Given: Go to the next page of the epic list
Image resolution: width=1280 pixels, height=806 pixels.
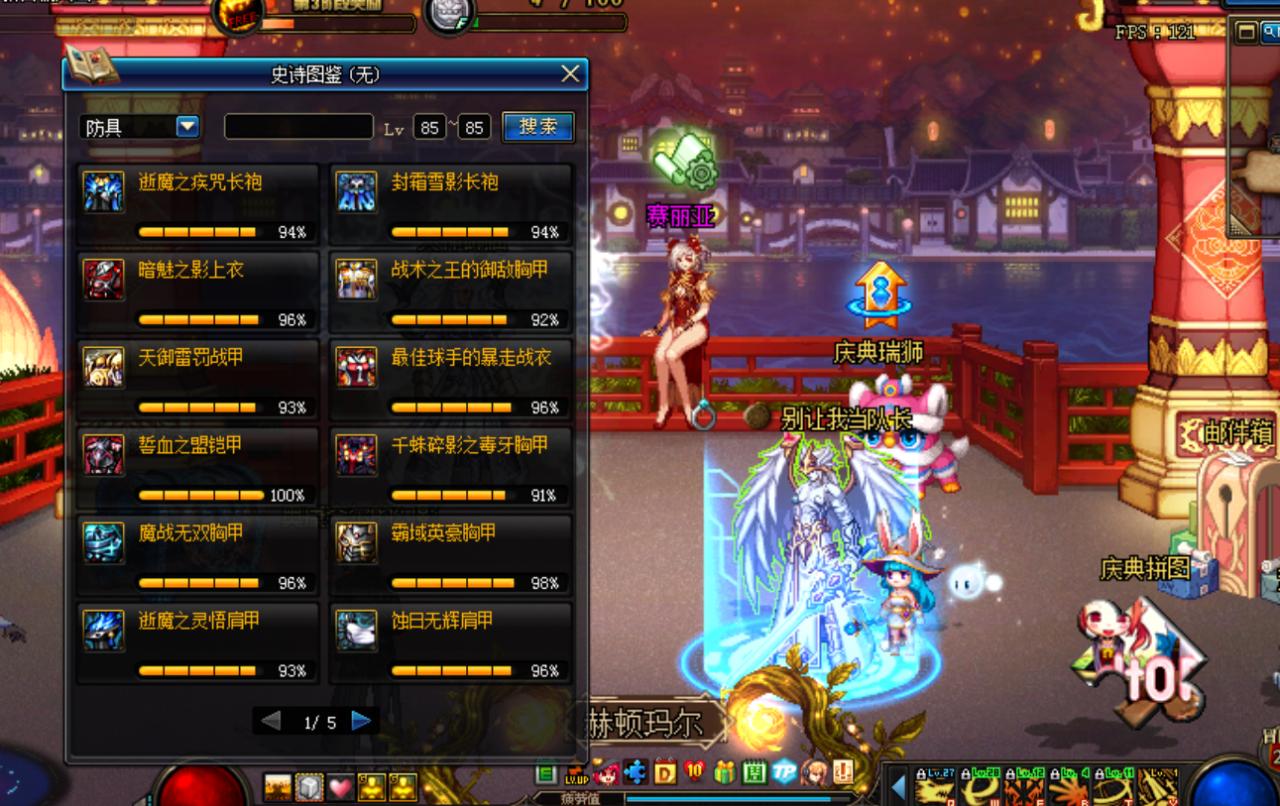Looking at the screenshot, I should coord(361,719).
